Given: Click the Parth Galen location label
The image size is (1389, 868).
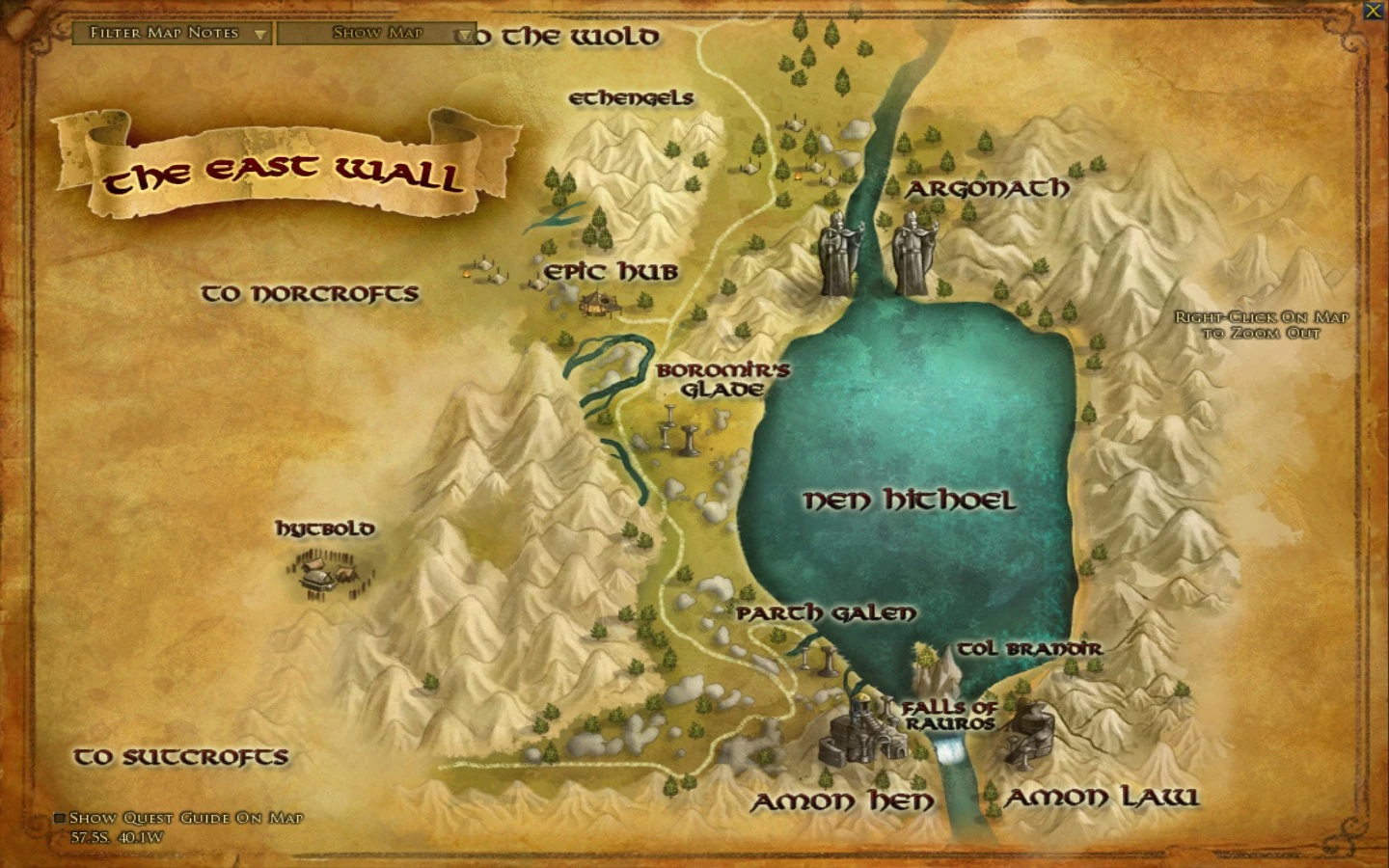Looking at the screenshot, I should [825, 612].
